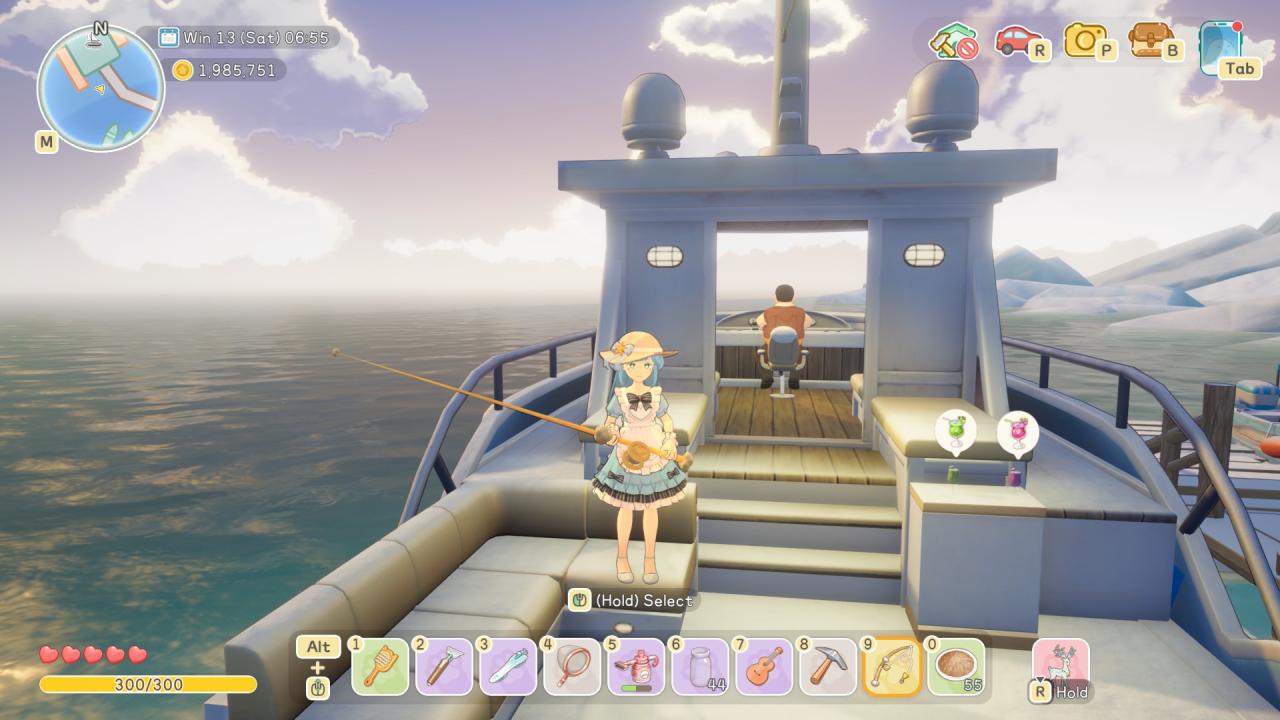Image resolution: width=1280 pixels, height=720 pixels.
Task: Open the smartphone menu
Action: click(x=1221, y=44)
